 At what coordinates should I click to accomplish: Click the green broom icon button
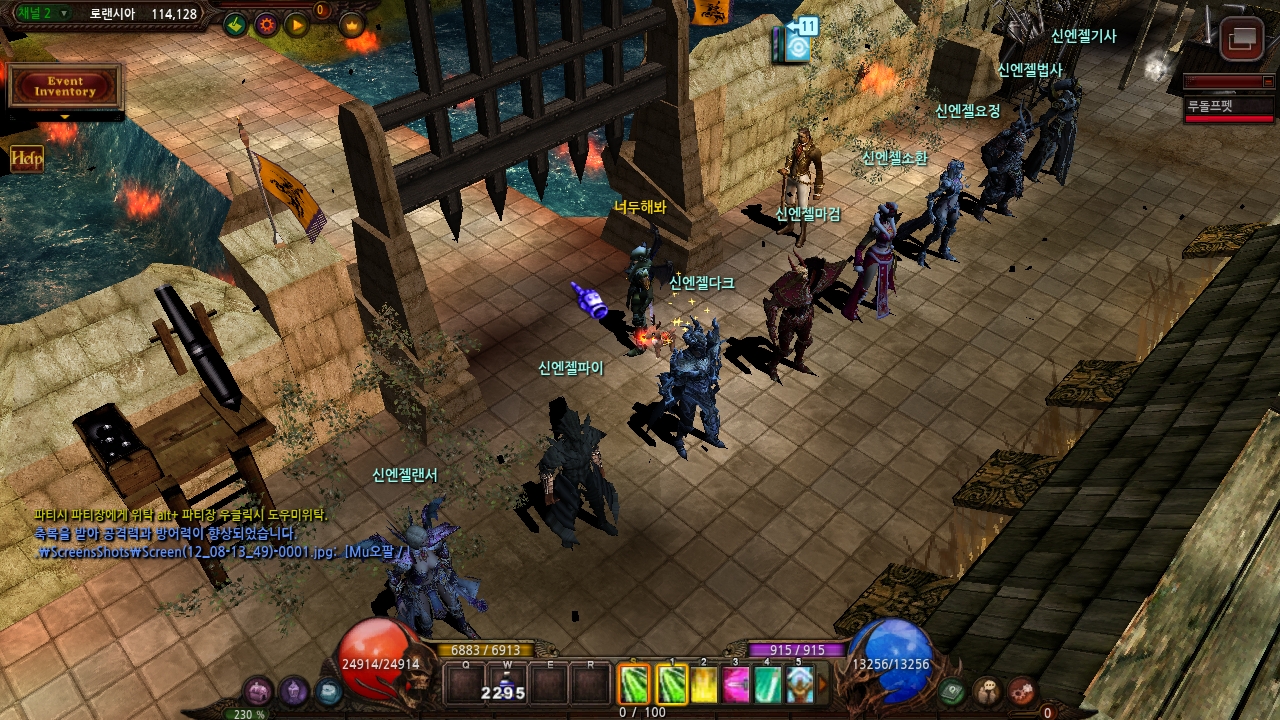tap(235, 25)
